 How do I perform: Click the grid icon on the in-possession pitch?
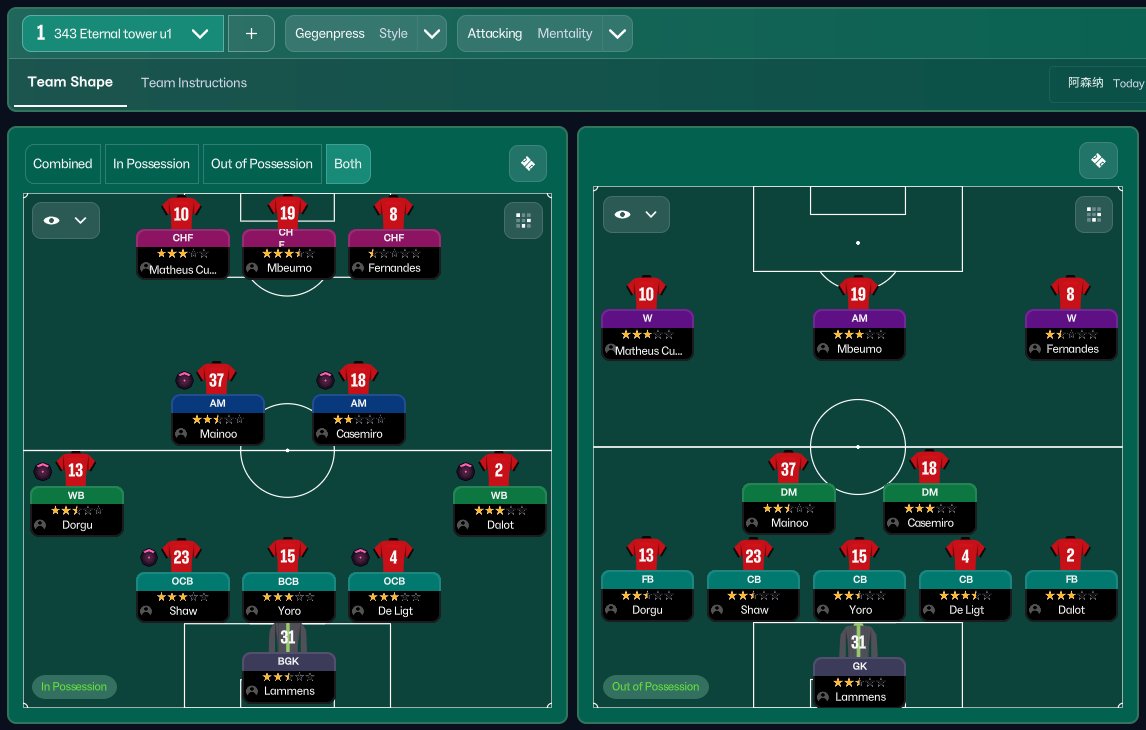click(523, 220)
